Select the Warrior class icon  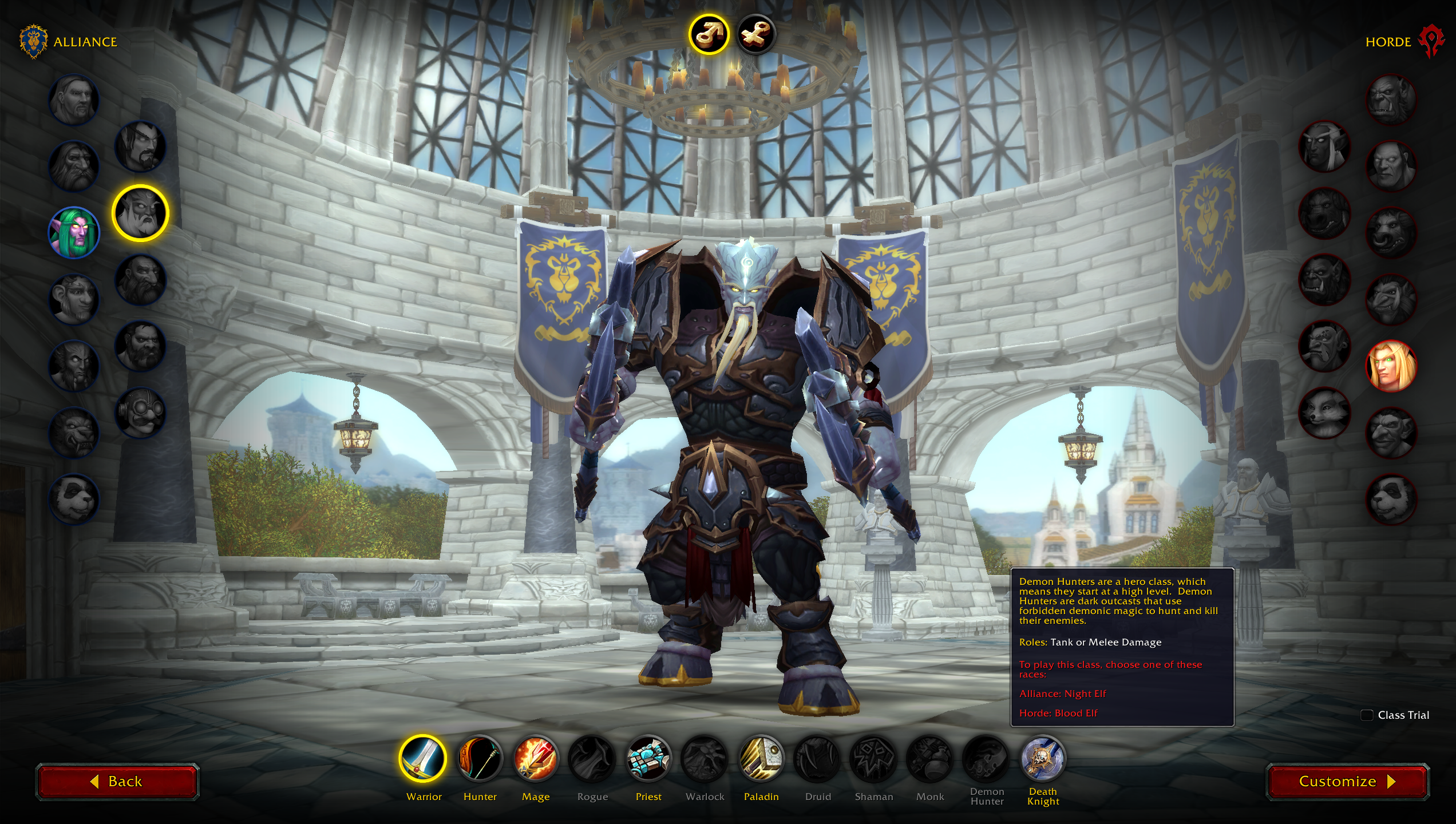[x=423, y=759]
